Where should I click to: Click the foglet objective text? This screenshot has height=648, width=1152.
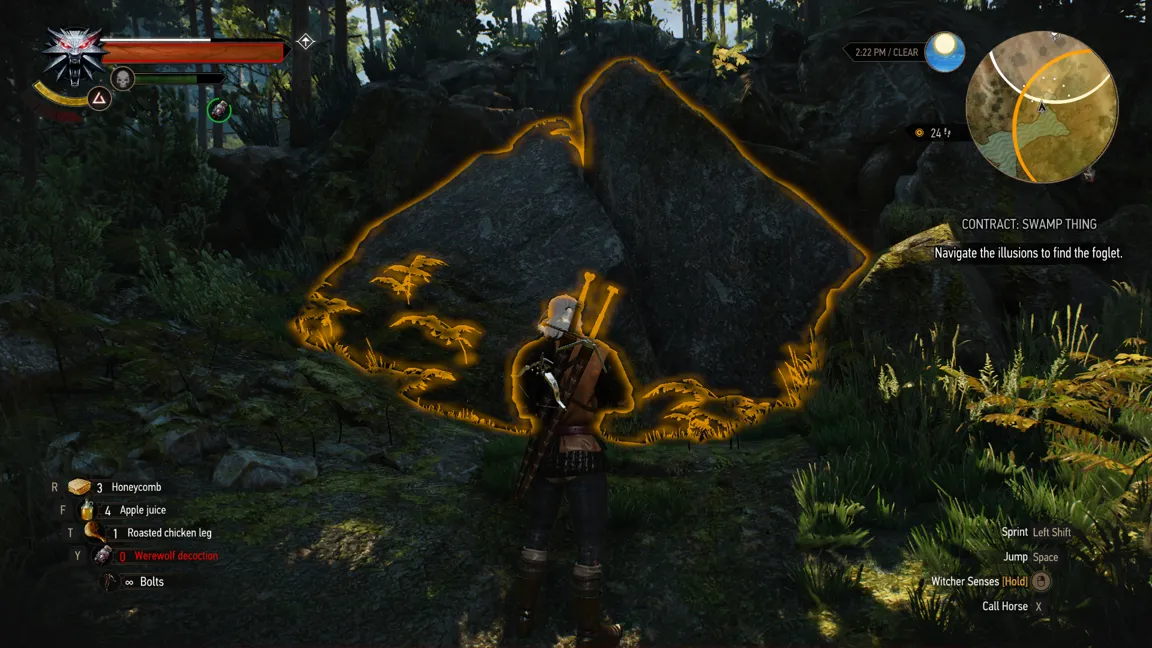(x=1028, y=254)
